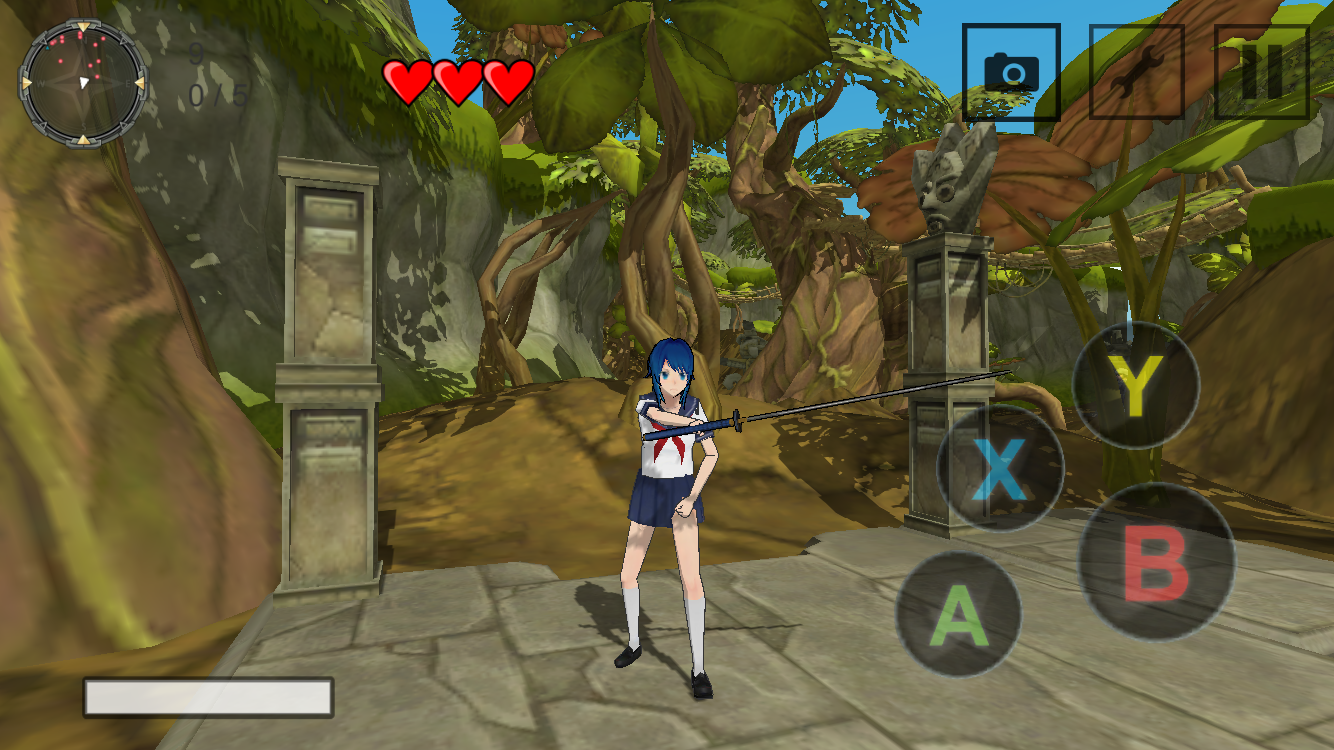The image size is (1334, 750).
Task: Open the in-game camera mode
Action: pyautogui.click(x=1012, y=72)
